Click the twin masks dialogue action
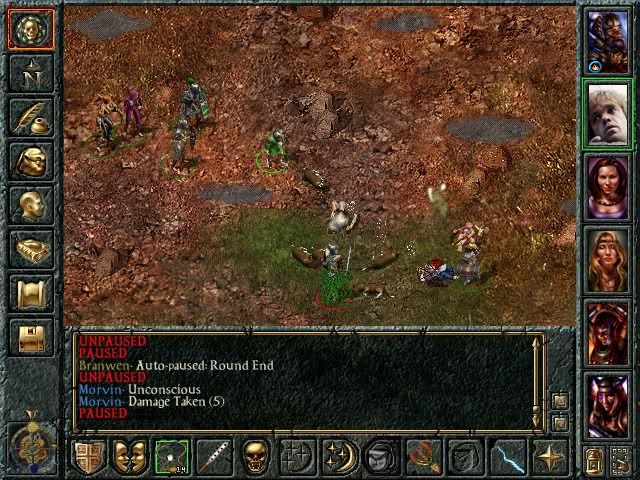 click(129, 456)
